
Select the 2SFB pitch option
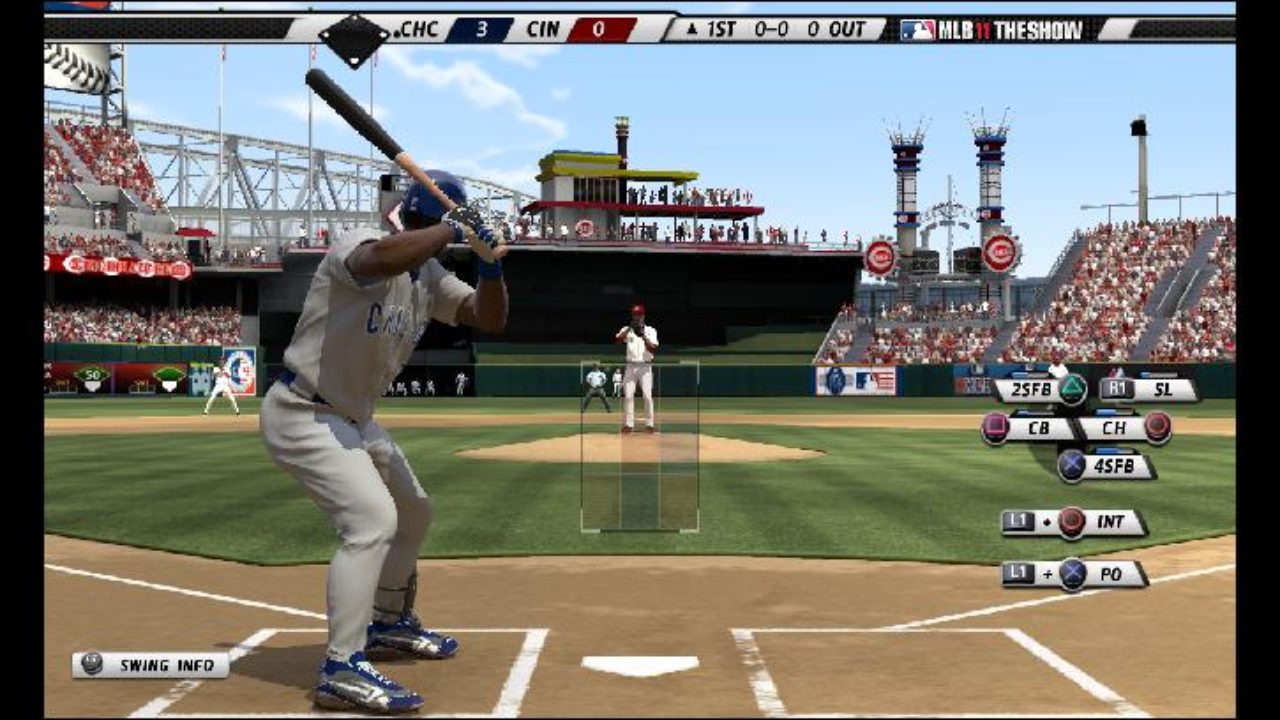[1040, 390]
